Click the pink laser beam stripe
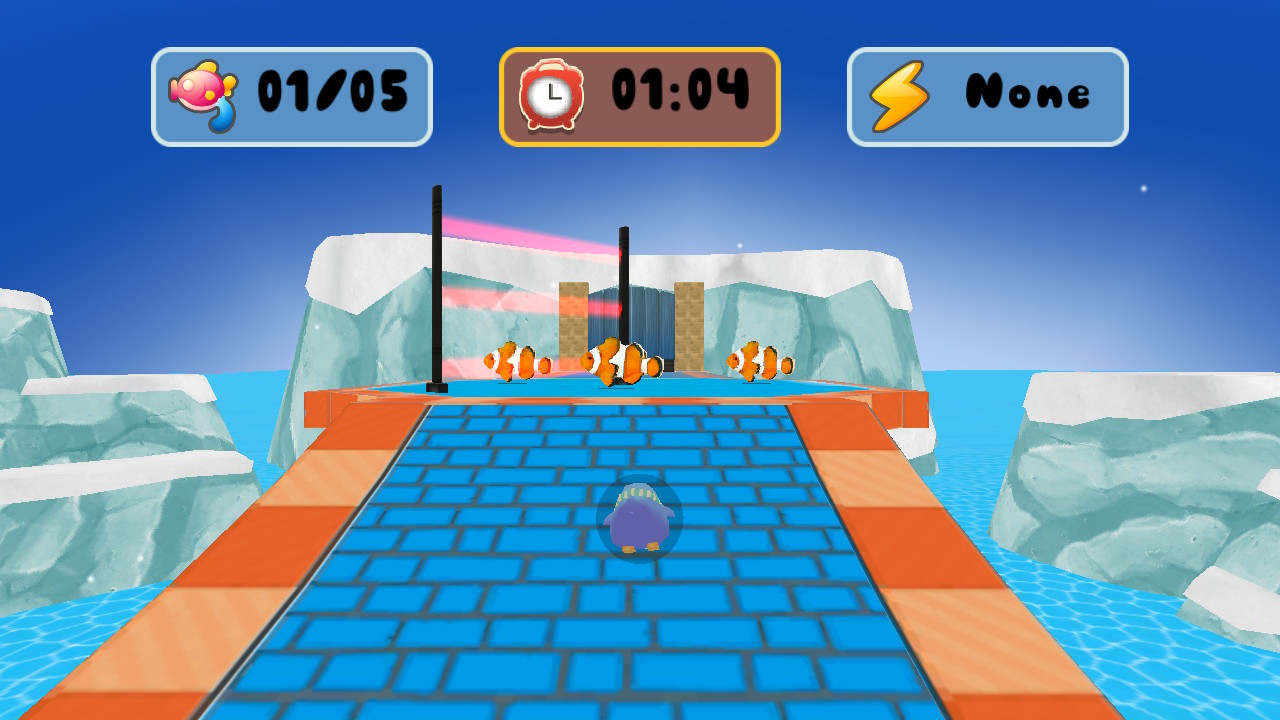 [520, 230]
